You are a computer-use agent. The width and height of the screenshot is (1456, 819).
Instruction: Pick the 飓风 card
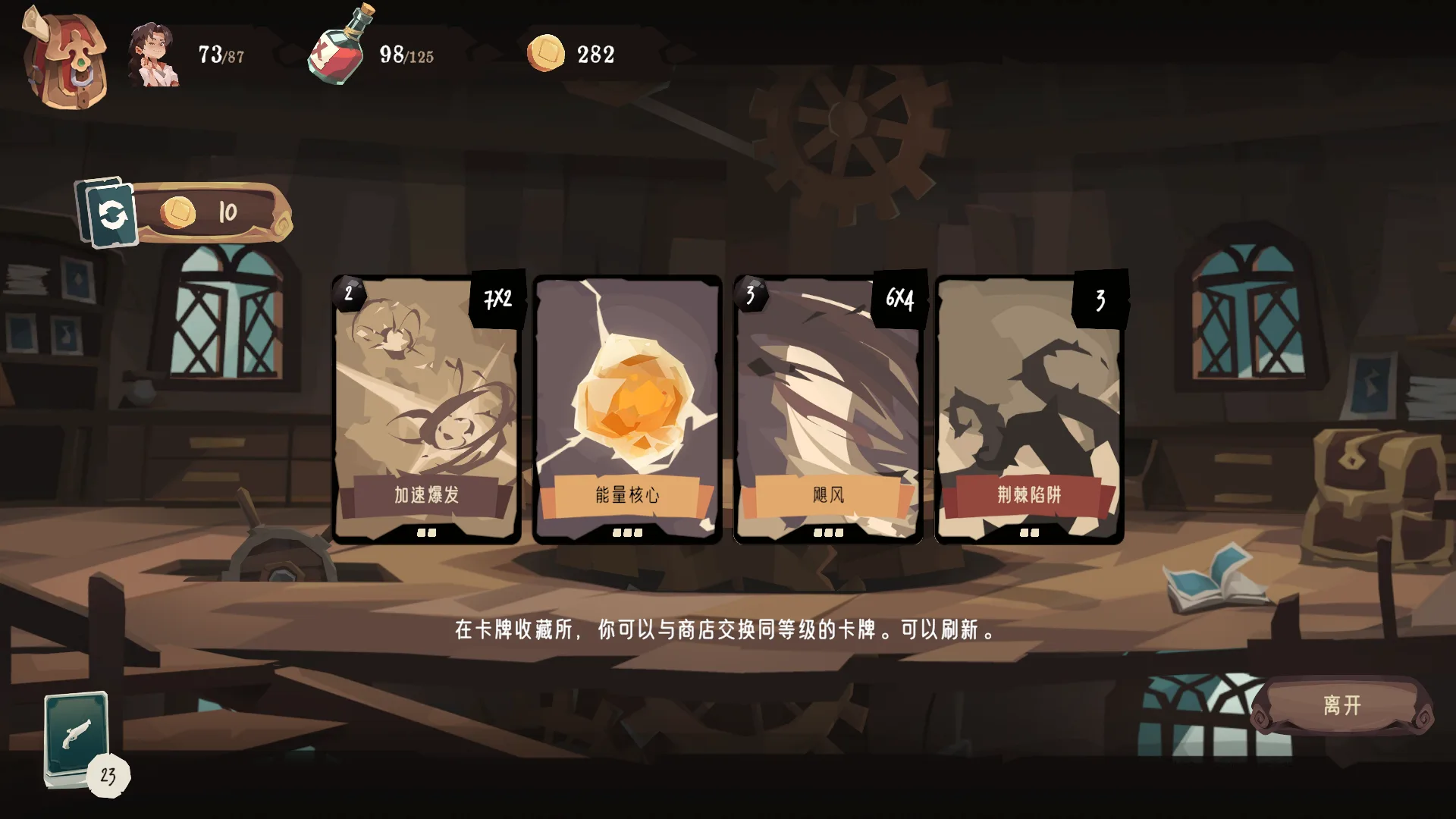828,409
